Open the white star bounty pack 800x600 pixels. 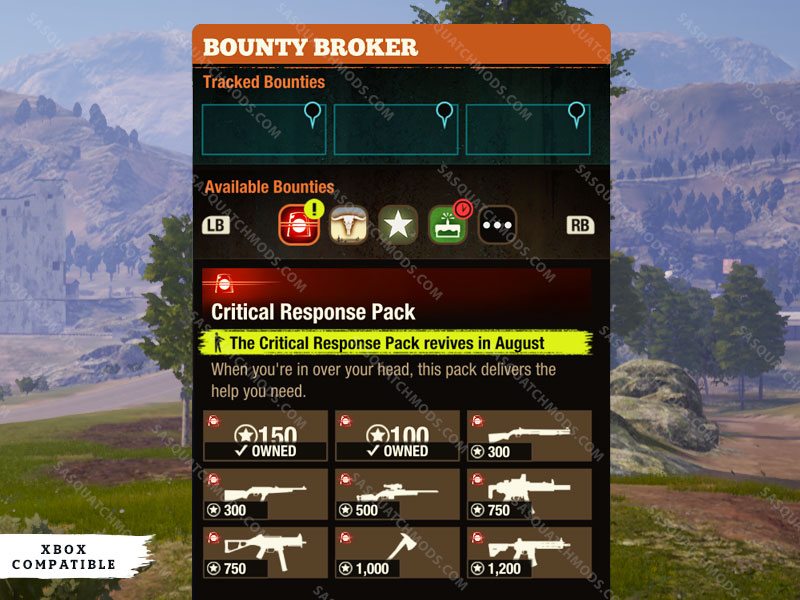[x=398, y=225]
